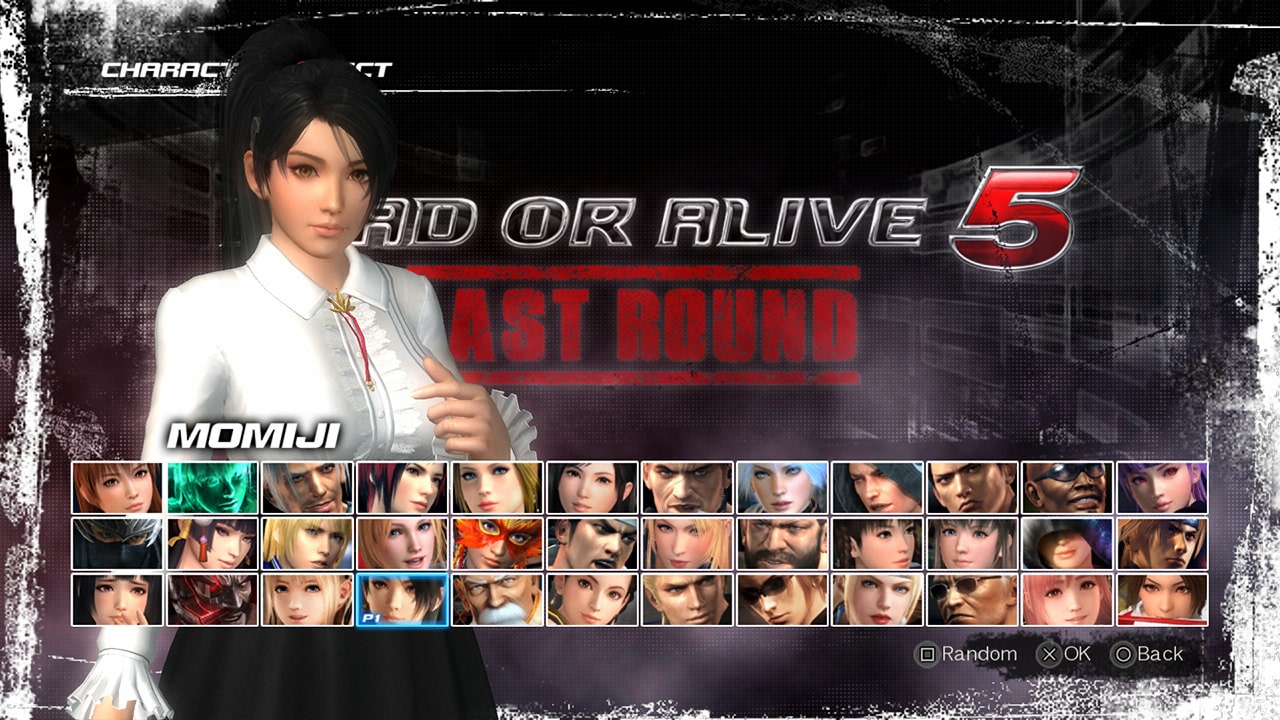Select Marie Rose's blonde portrait in bottom row

(305, 602)
